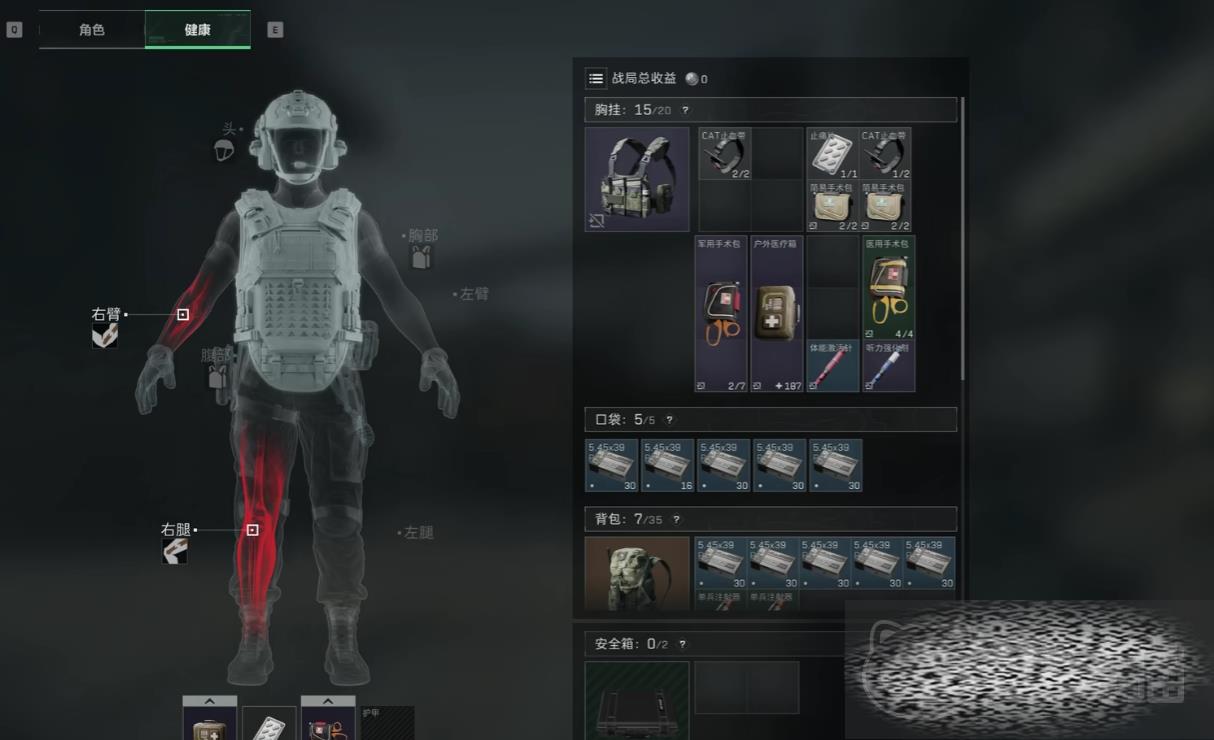Select the 头 head status icon
Viewport: 1214px width, 740px height.
(x=224, y=150)
